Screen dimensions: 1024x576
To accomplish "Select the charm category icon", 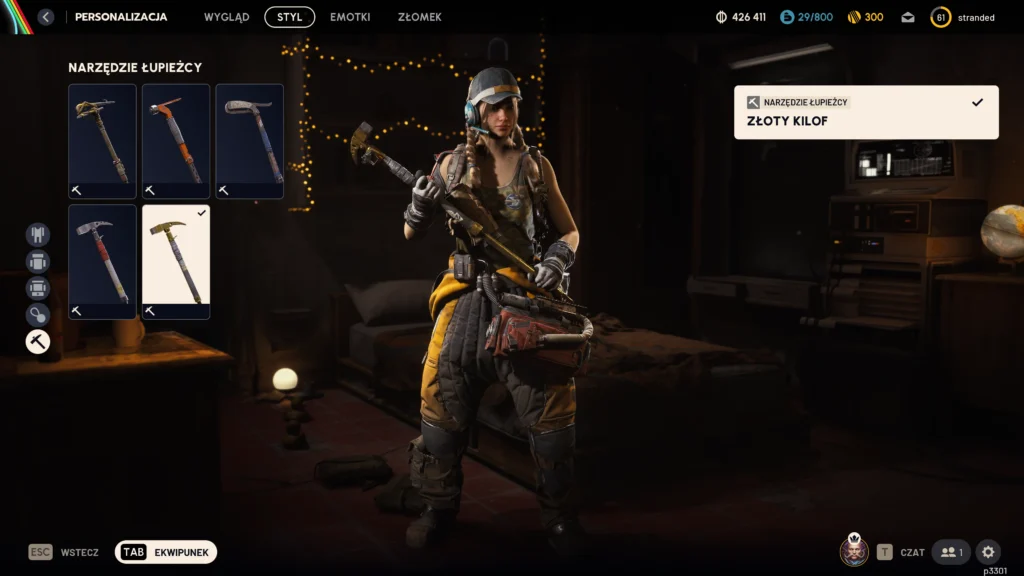I will click(38, 315).
